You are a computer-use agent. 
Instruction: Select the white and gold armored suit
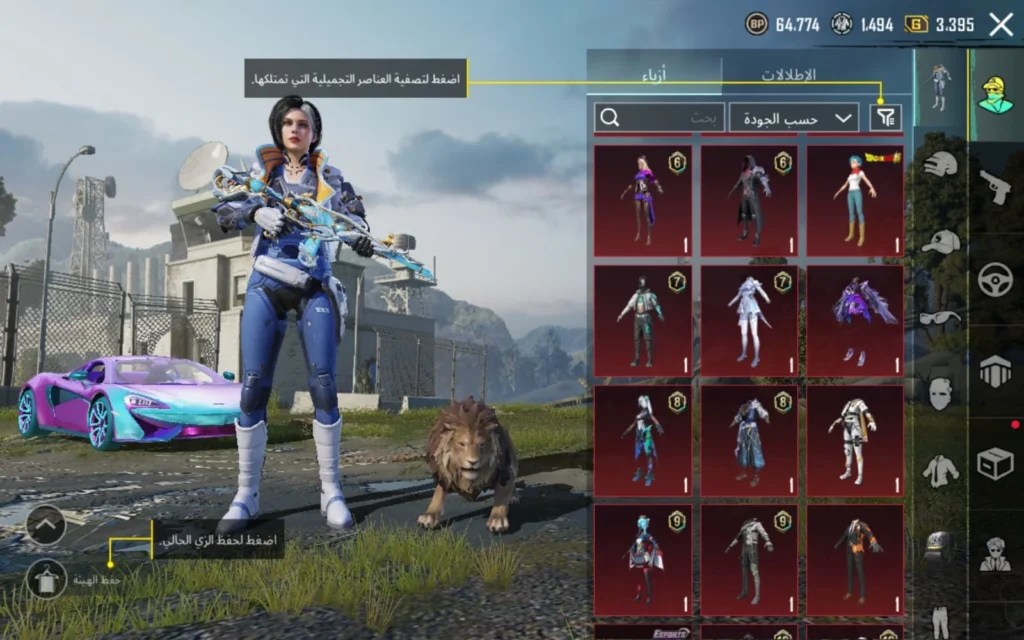coord(854,440)
